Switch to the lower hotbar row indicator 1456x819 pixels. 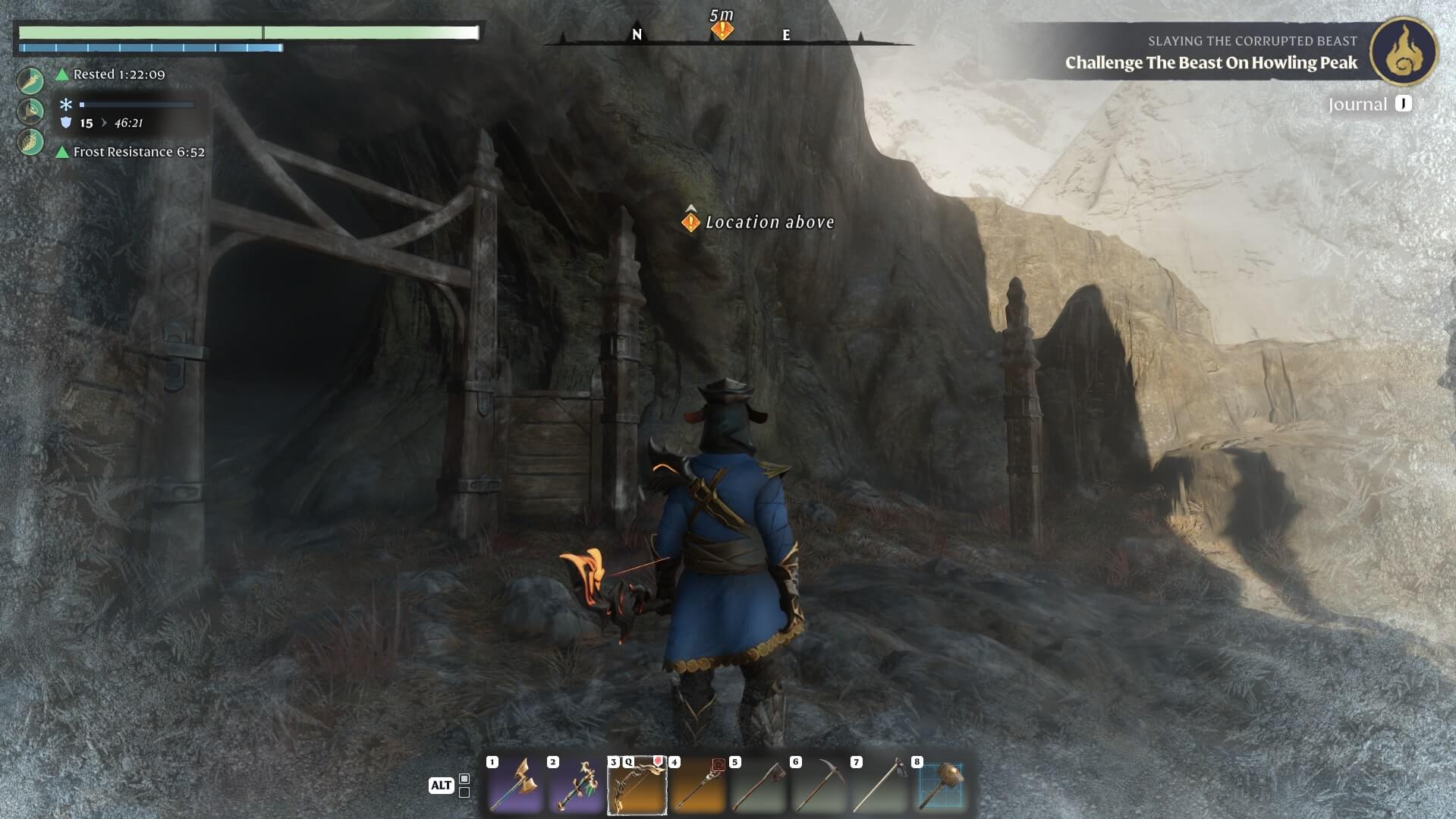(x=464, y=792)
